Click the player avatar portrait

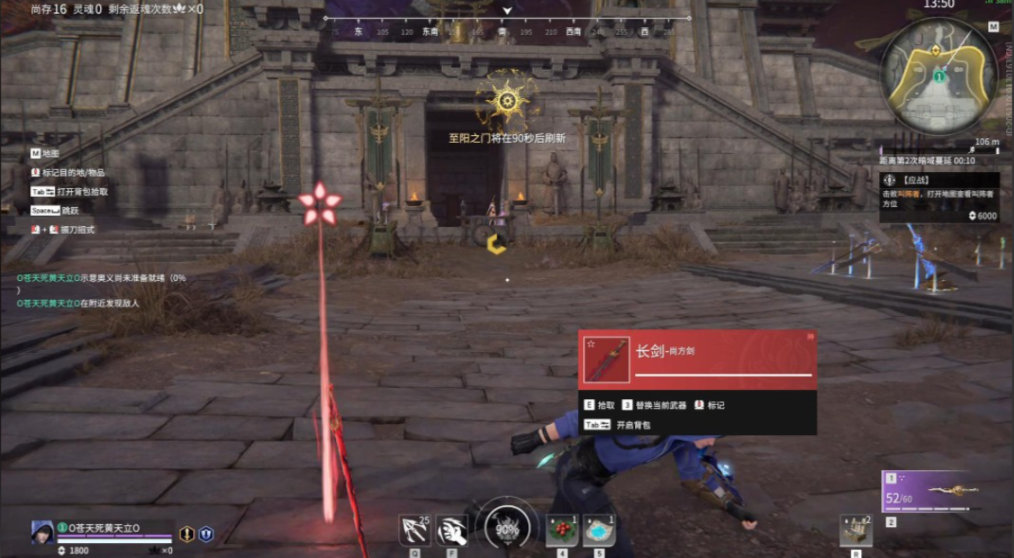pyautogui.click(x=42, y=531)
